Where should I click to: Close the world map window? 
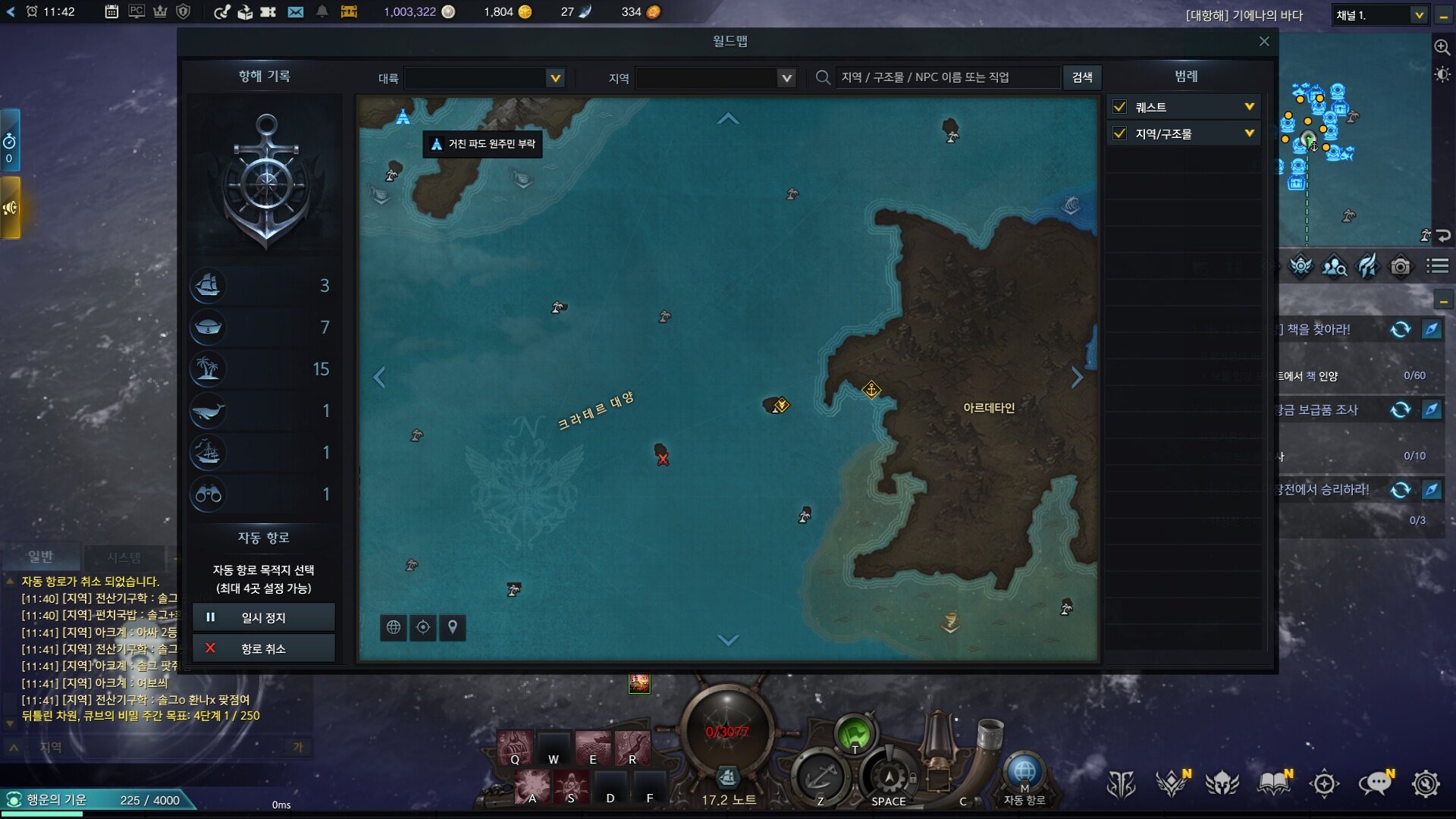[1263, 42]
